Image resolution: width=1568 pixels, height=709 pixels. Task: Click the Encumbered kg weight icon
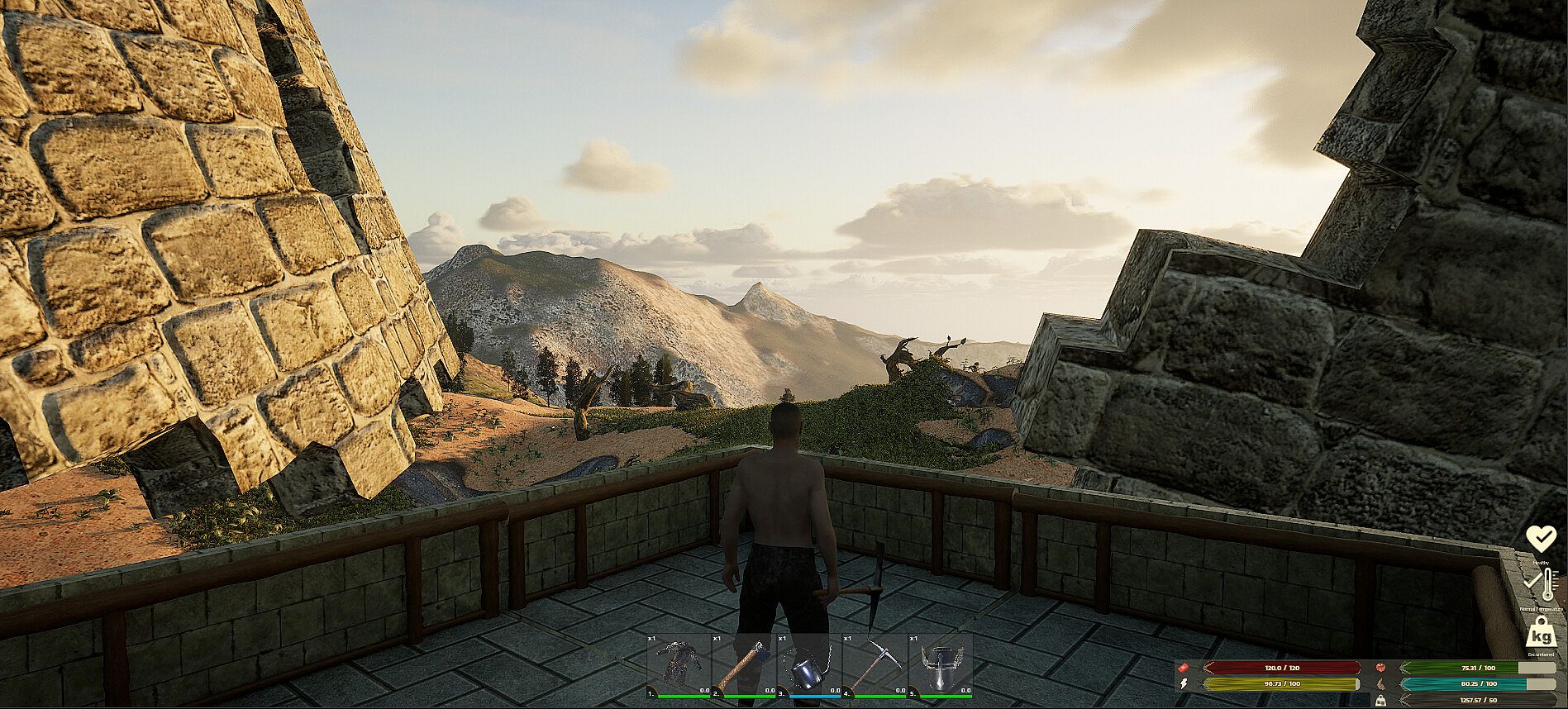tap(1541, 635)
